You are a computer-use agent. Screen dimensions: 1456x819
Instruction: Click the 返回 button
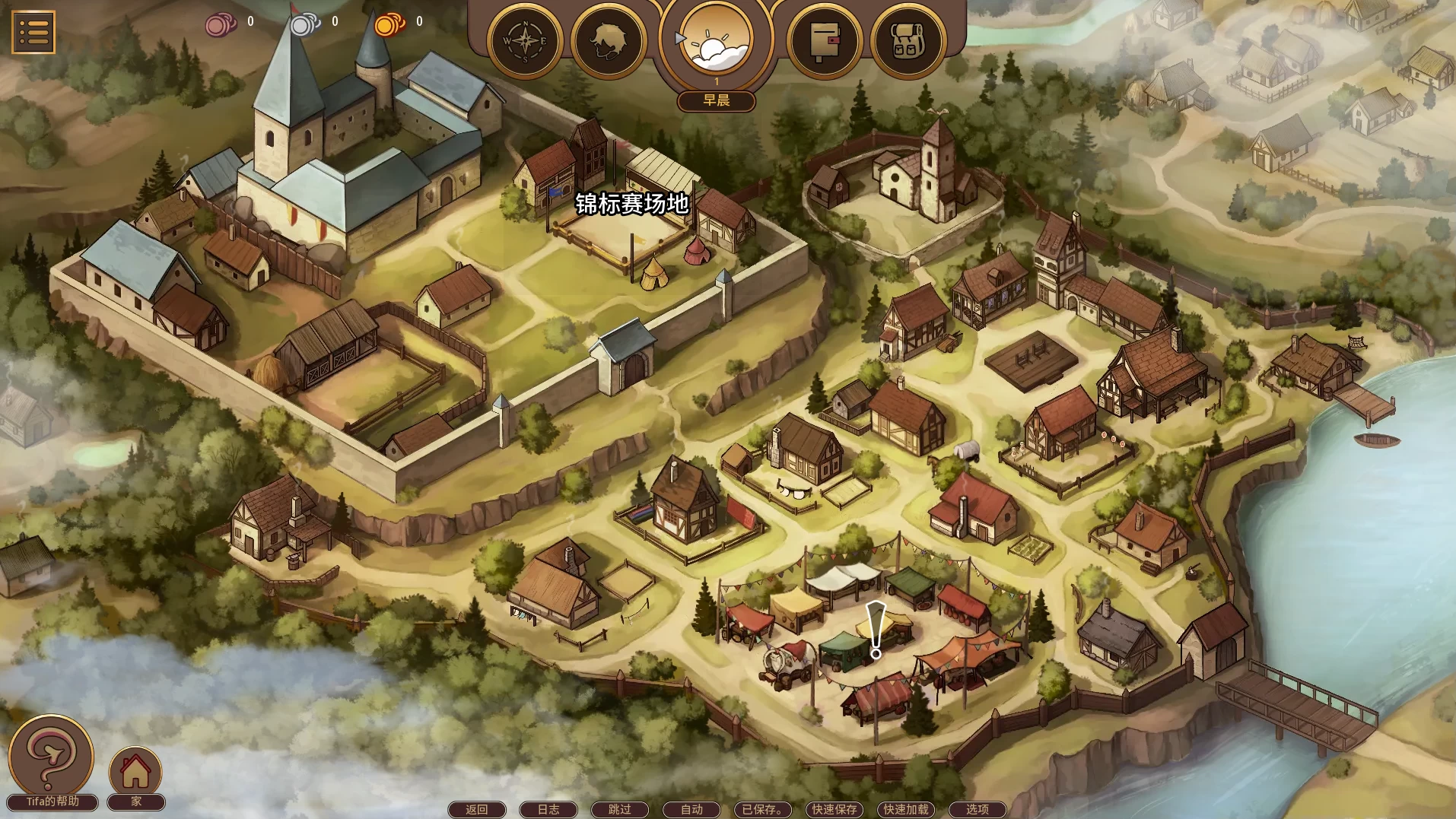point(477,809)
